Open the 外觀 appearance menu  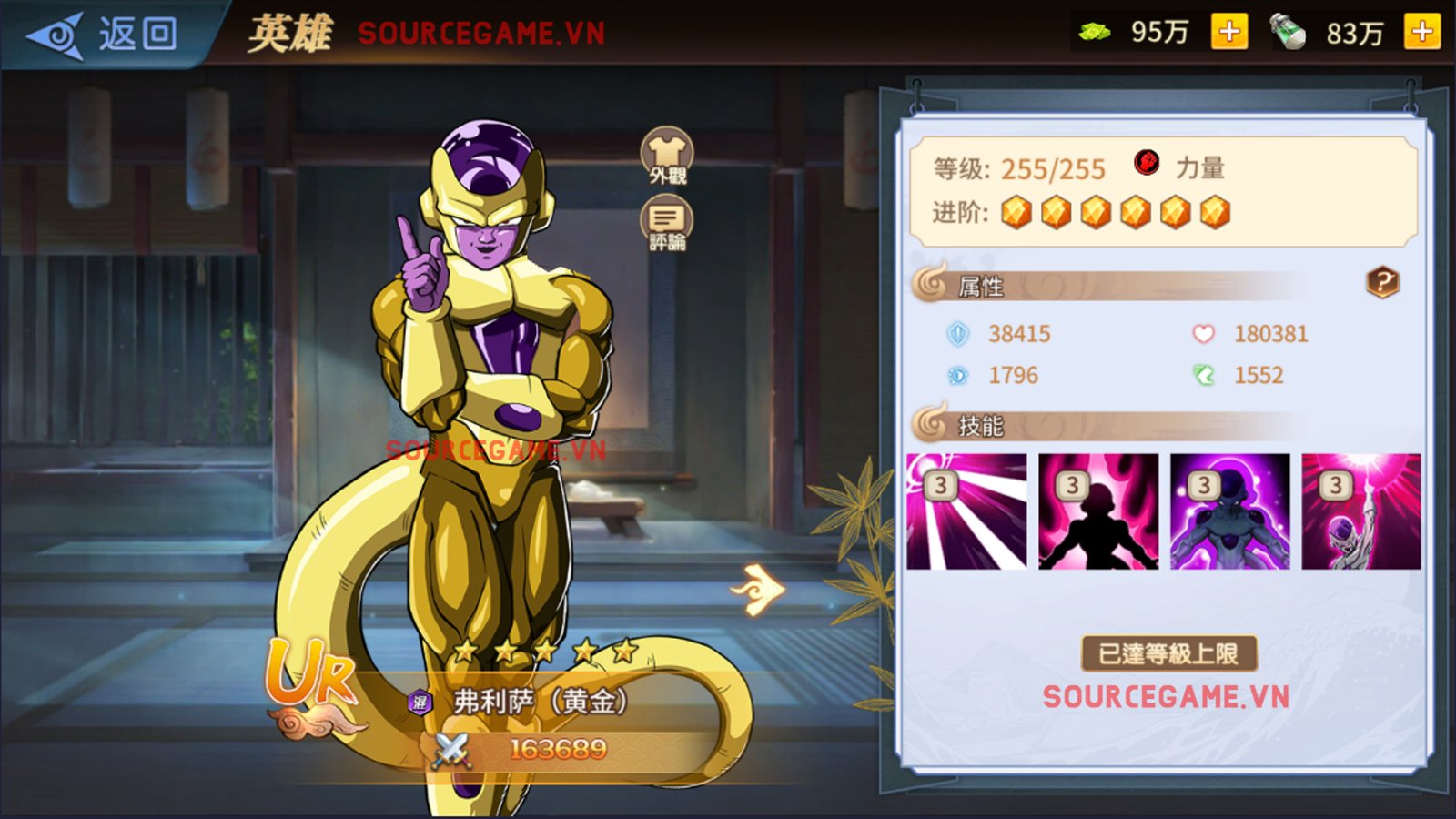tap(667, 156)
